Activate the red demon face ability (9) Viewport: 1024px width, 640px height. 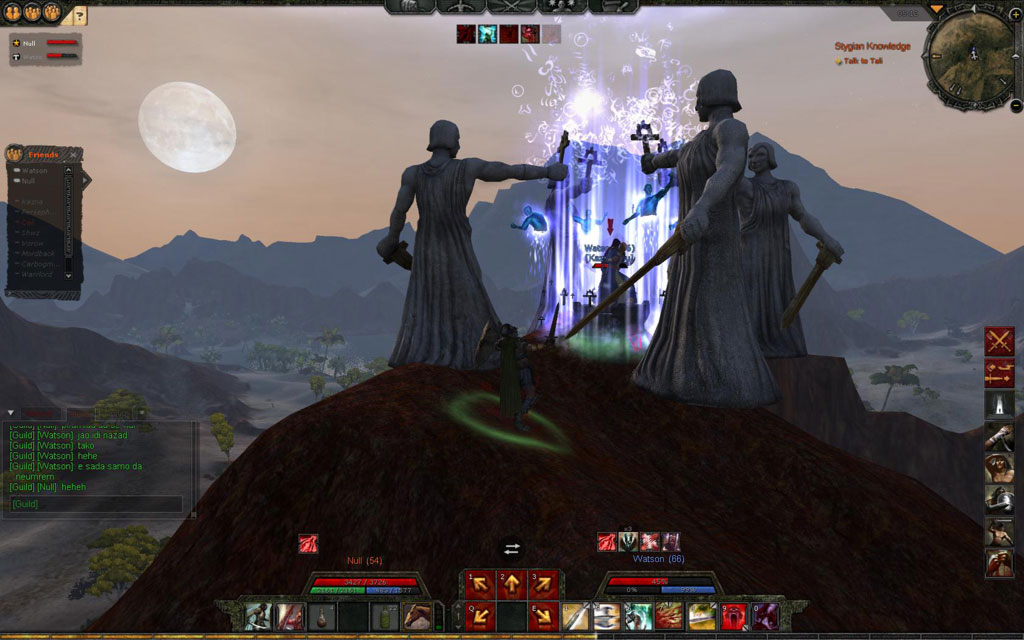tap(732, 617)
